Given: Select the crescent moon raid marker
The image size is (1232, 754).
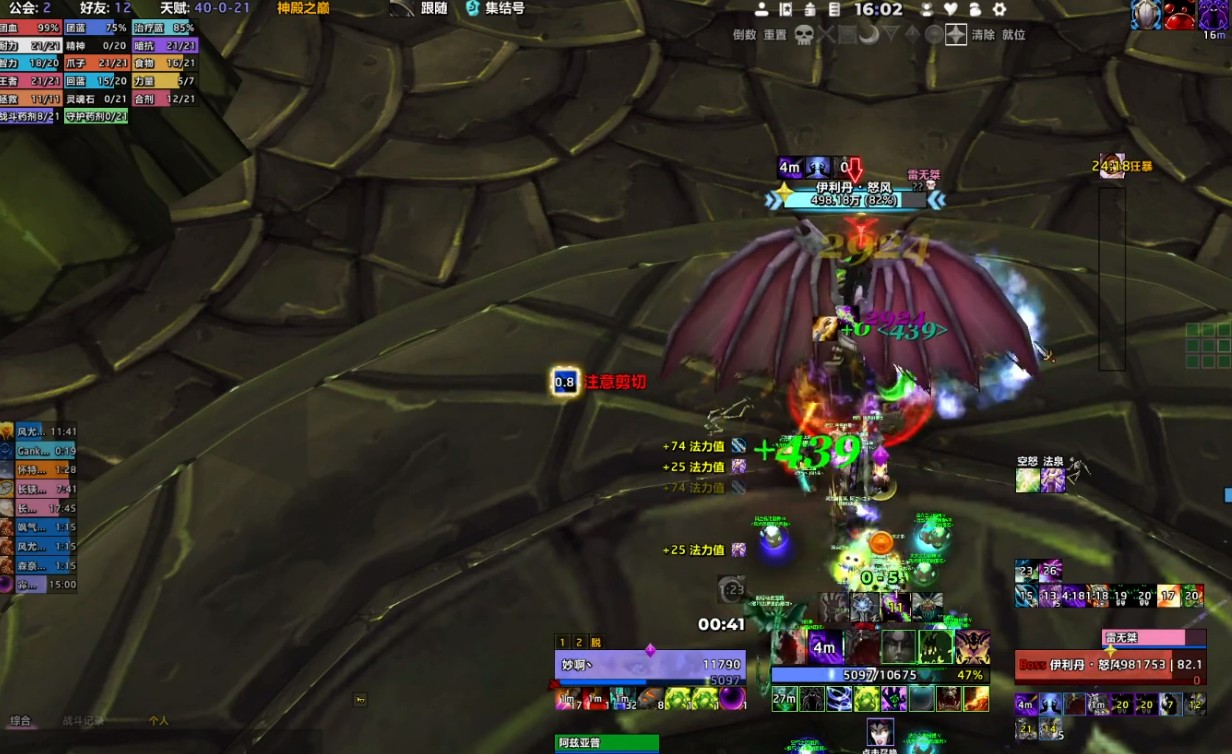Looking at the screenshot, I should pyautogui.click(x=869, y=35).
